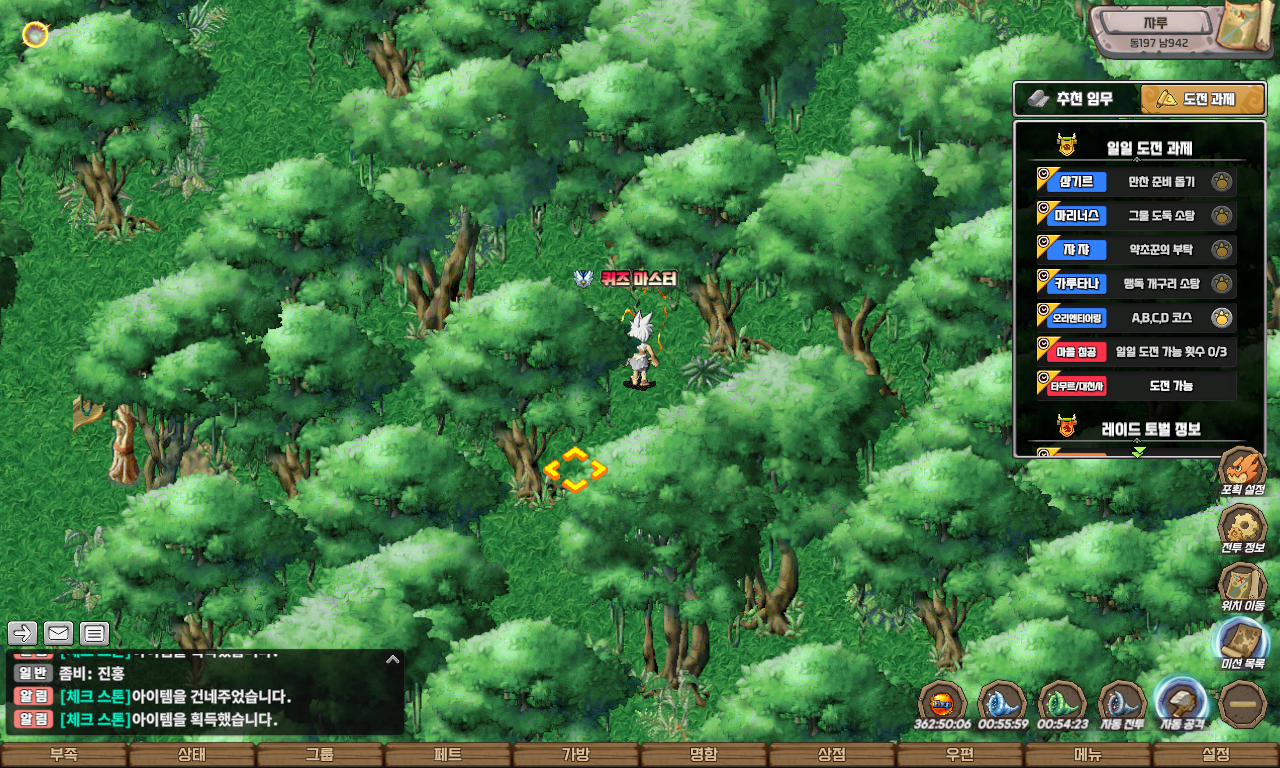Screen dimensions: 1280x768
Task: Select the 카루타나 poison frog challenge row
Action: point(1136,284)
